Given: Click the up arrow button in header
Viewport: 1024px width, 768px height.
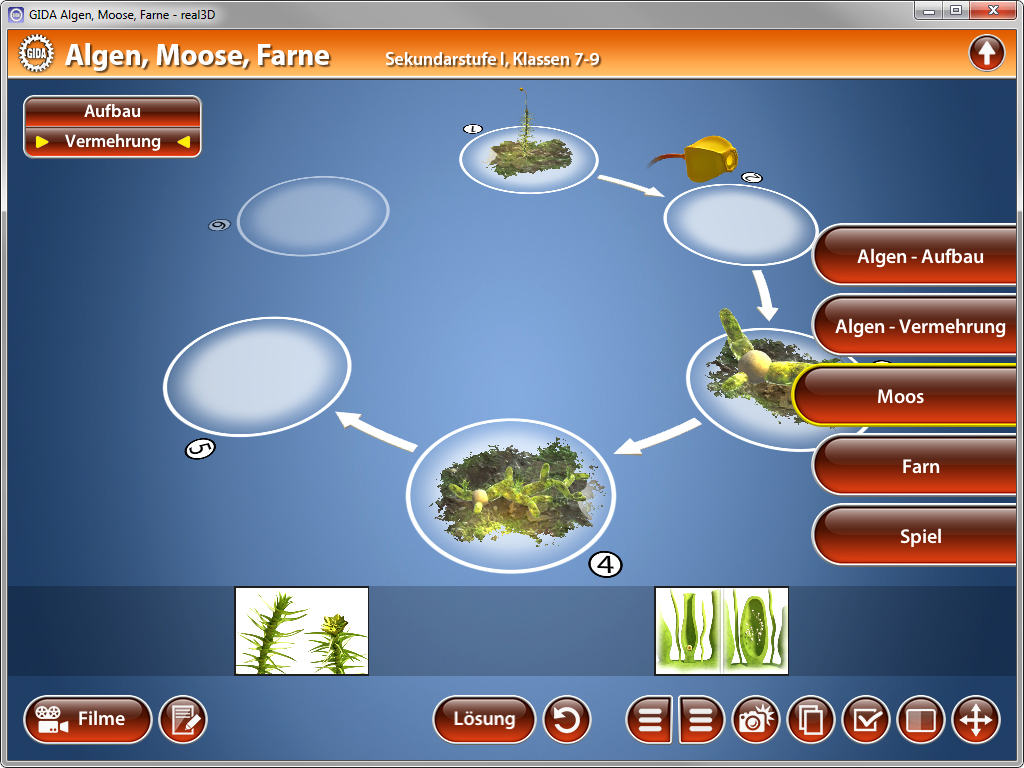Looking at the screenshot, I should point(986,53).
